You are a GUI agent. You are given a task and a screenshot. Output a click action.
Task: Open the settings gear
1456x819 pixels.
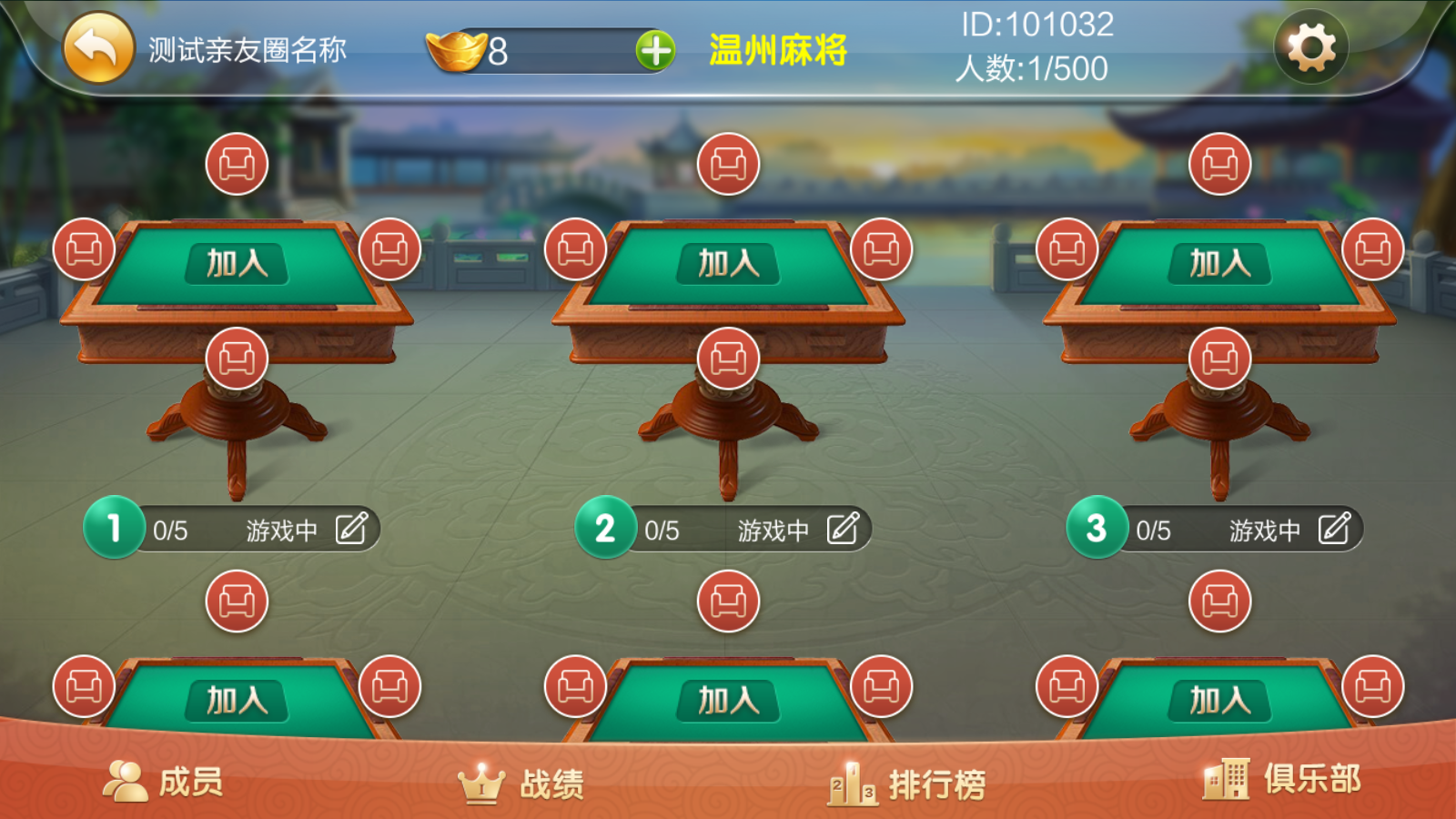click(x=1311, y=47)
